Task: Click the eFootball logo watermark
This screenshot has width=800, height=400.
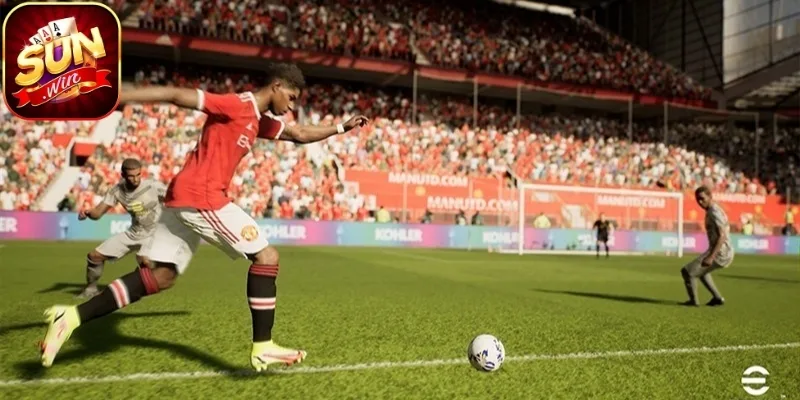Action: 755,379
